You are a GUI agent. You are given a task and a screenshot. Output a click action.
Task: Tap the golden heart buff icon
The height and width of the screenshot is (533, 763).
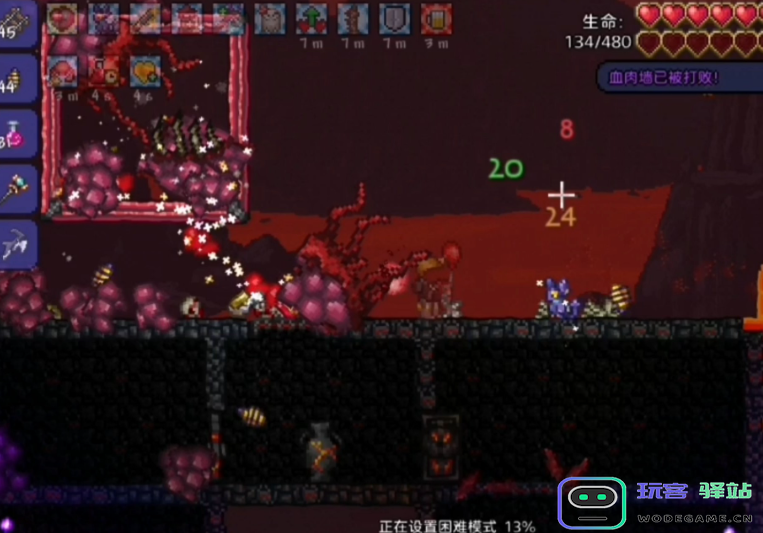[146, 68]
